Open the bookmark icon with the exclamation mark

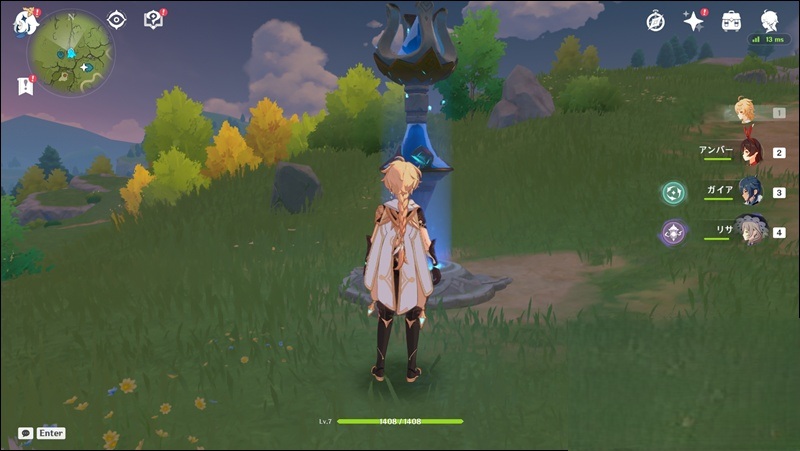click(25, 86)
